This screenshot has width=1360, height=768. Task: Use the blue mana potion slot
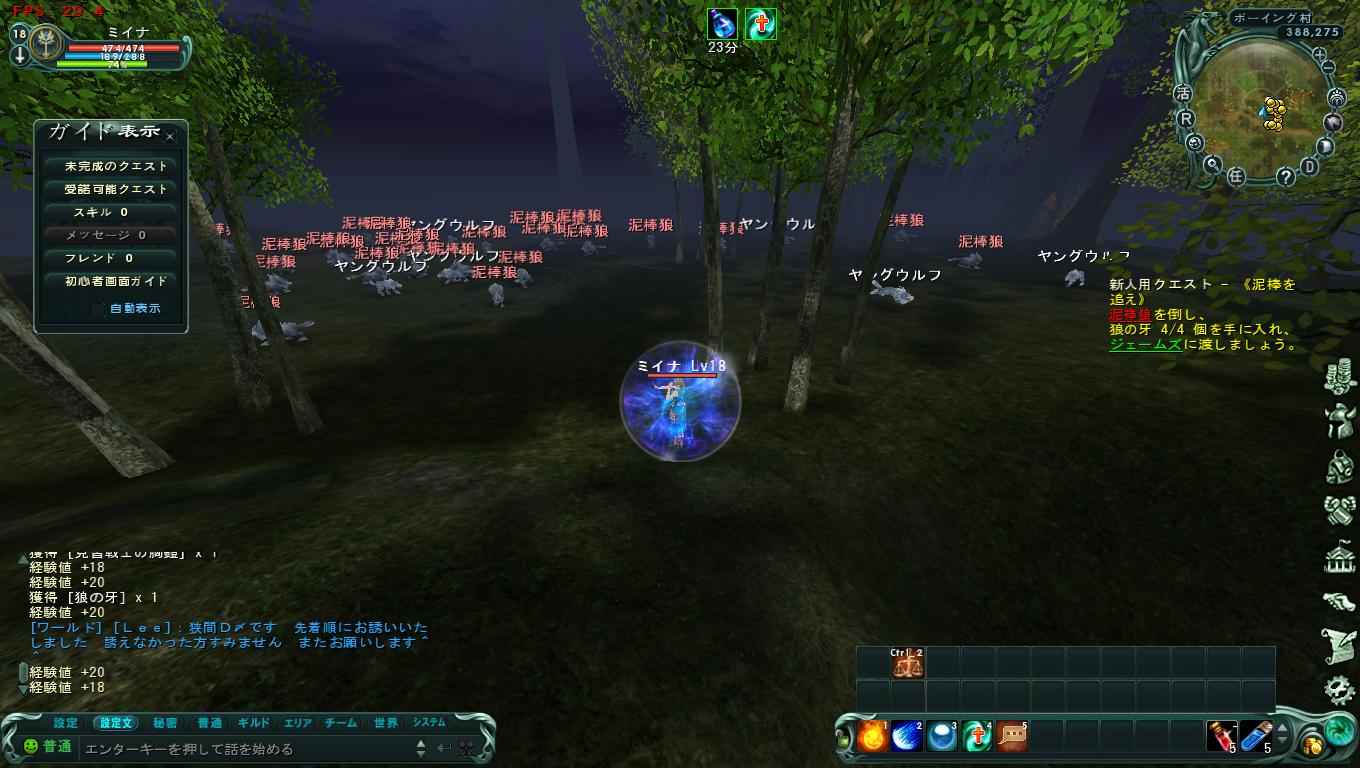coord(1256,737)
